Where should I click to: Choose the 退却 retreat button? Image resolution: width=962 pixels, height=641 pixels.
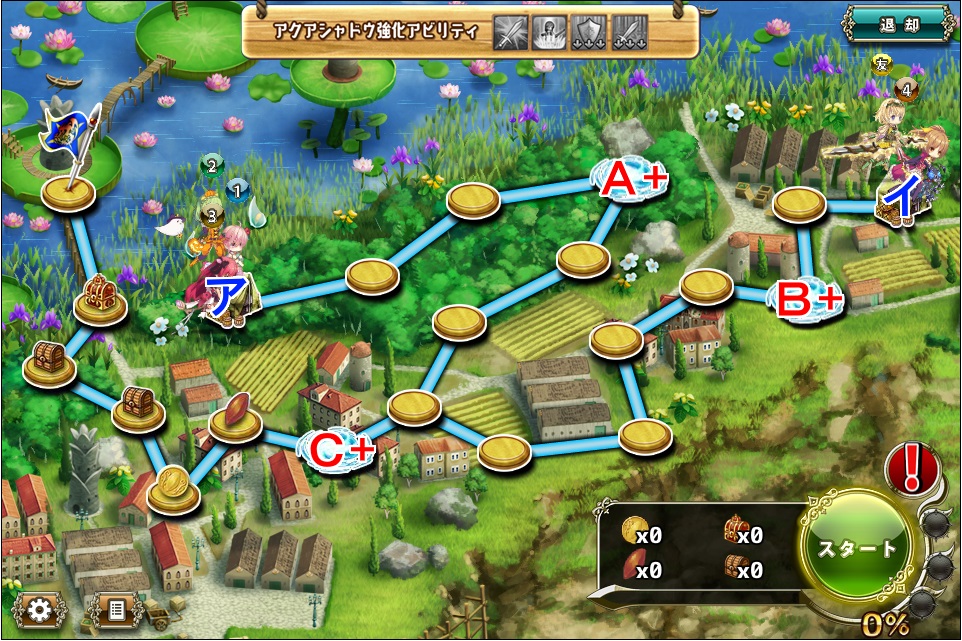(x=896, y=24)
